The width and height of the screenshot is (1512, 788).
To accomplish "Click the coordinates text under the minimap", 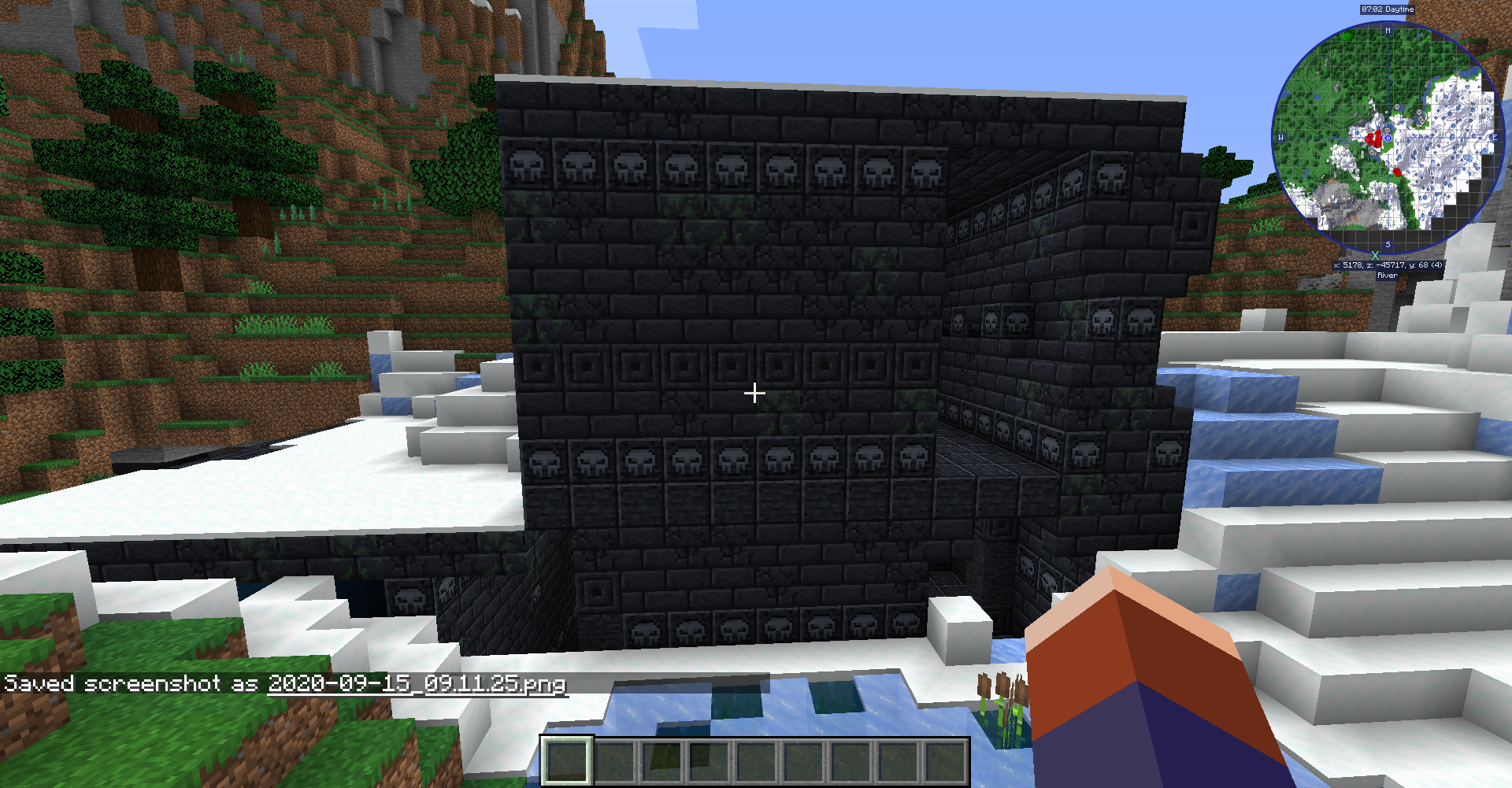I will [x=1387, y=265].
